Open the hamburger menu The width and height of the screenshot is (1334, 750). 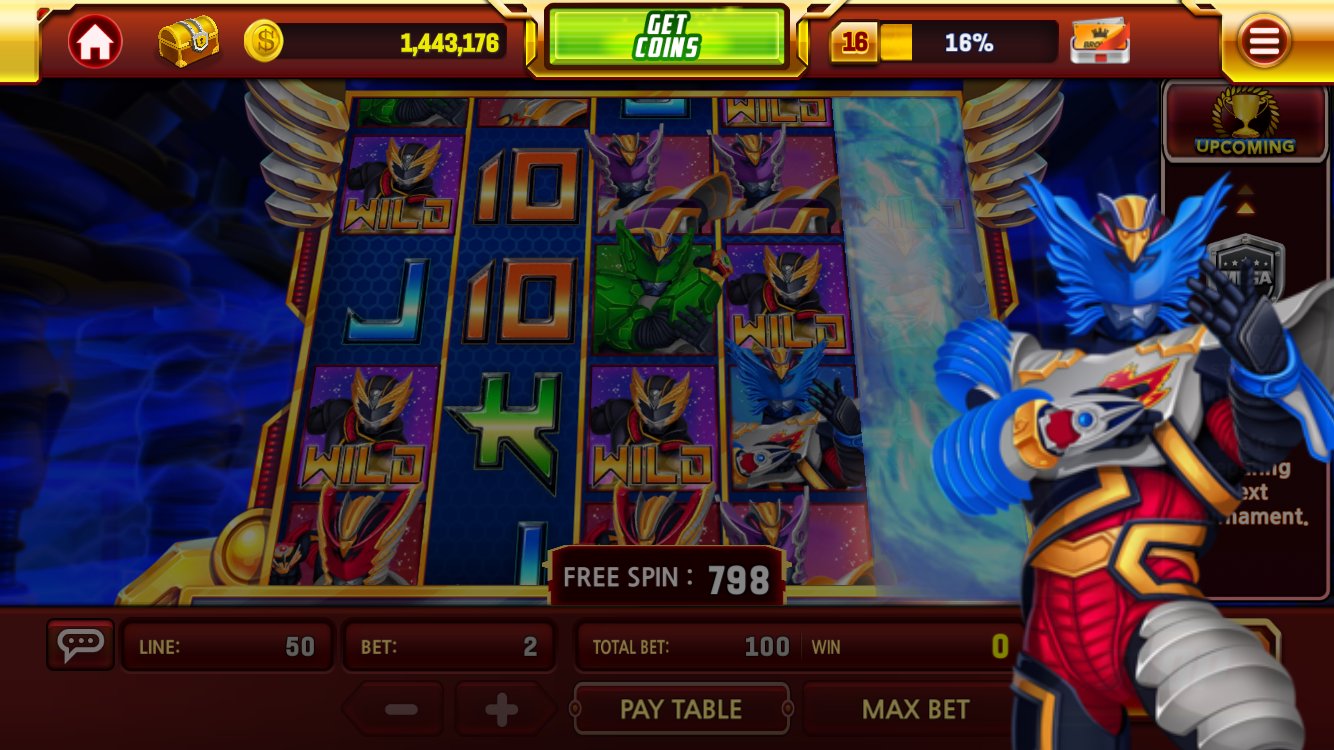click(x=1264, y=40)
